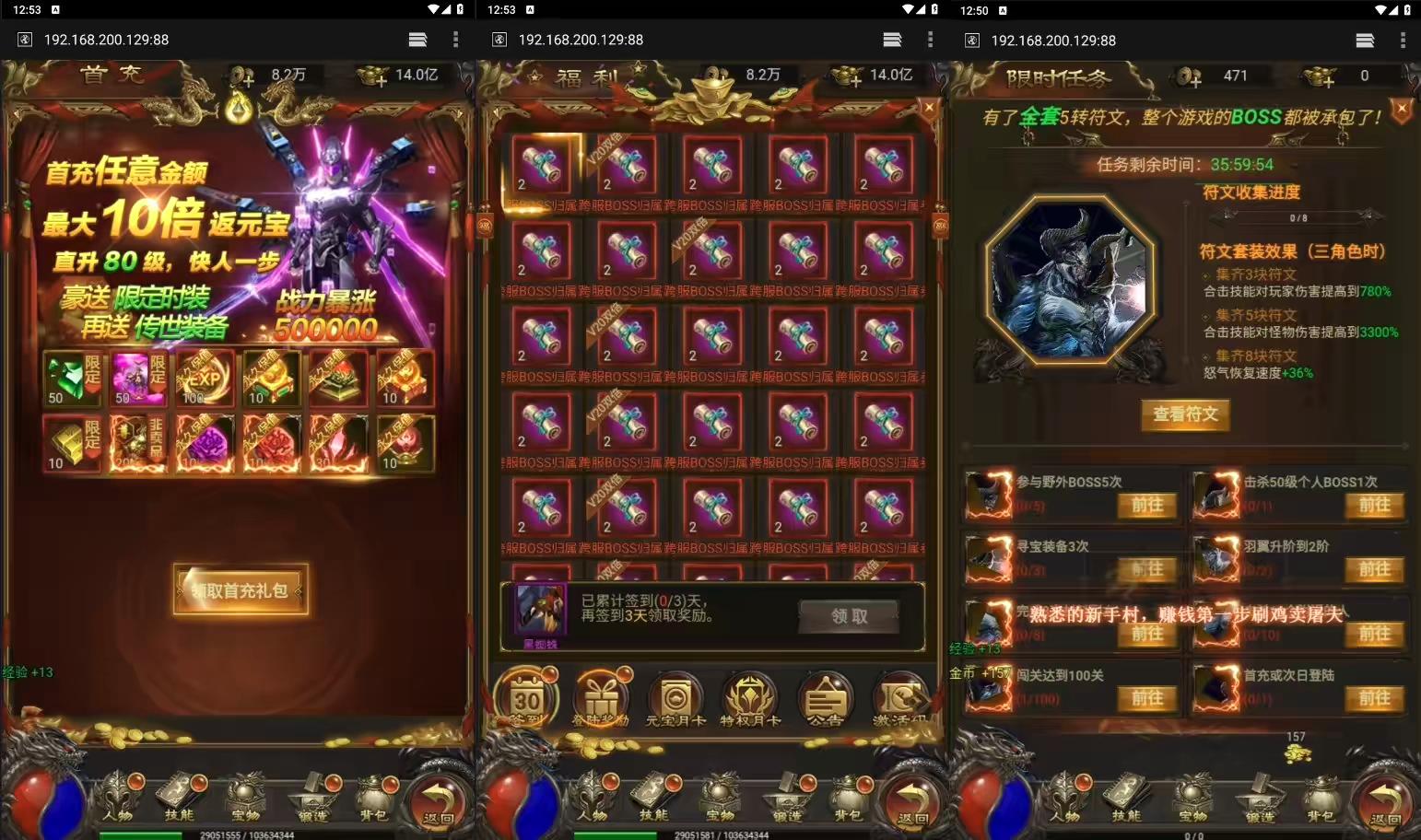
Task: Open the 锻造 forge anvil
Action: coord(790,799)
